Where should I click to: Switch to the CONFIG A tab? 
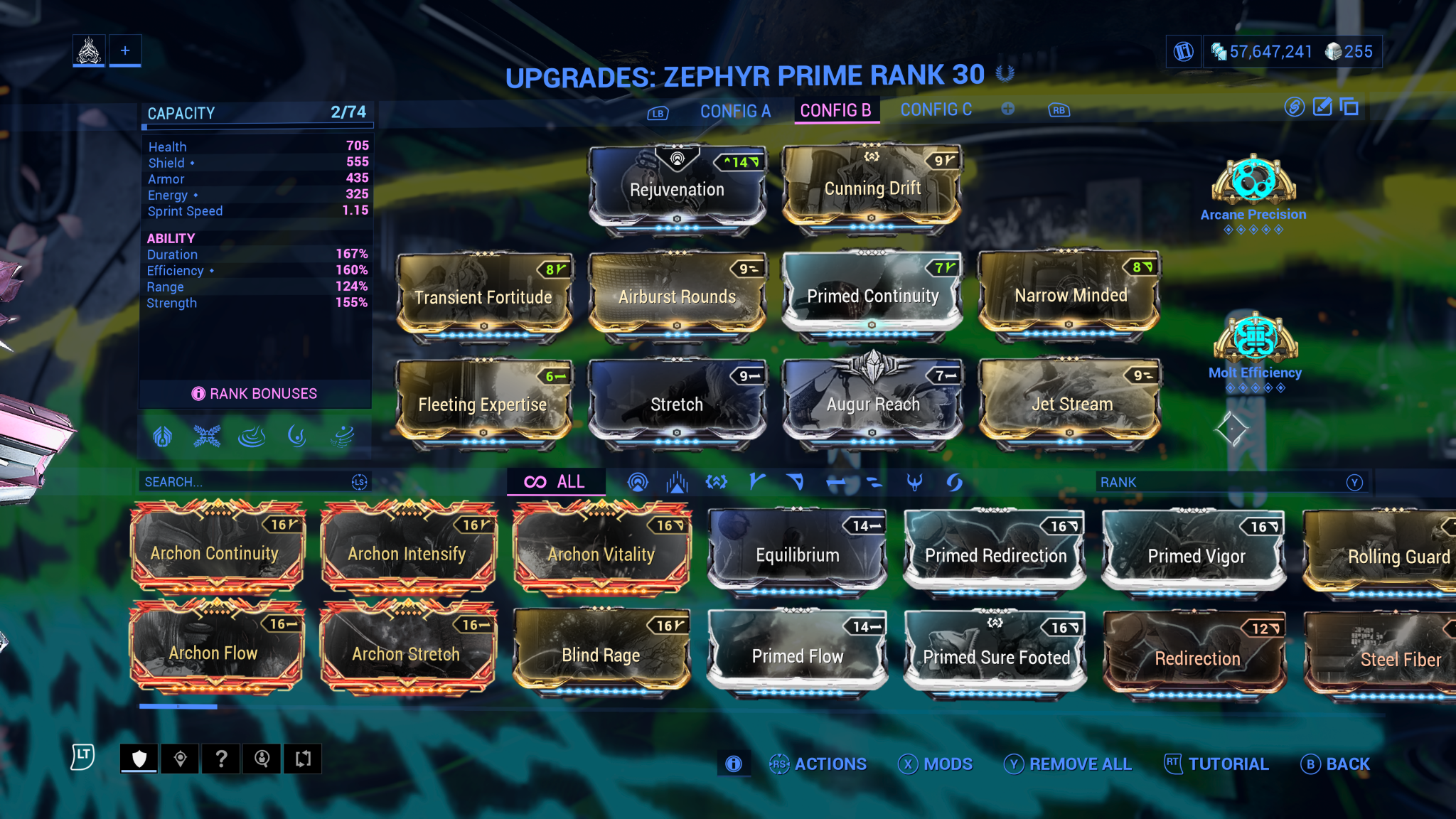735,111
